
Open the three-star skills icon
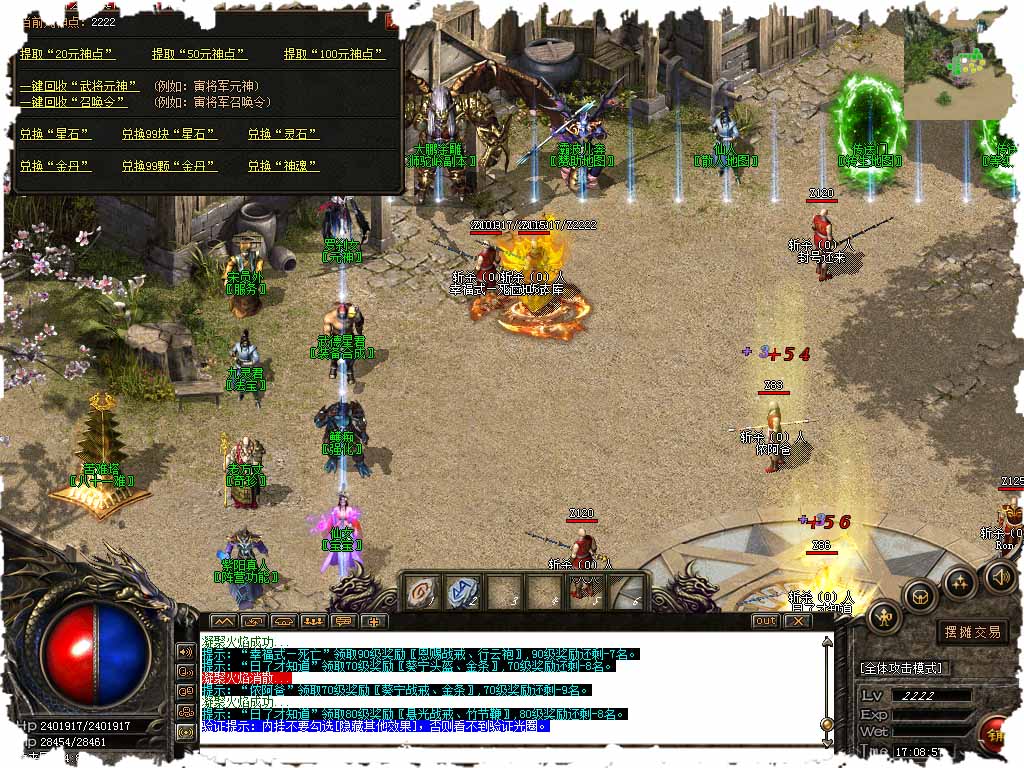coord(959,581)
